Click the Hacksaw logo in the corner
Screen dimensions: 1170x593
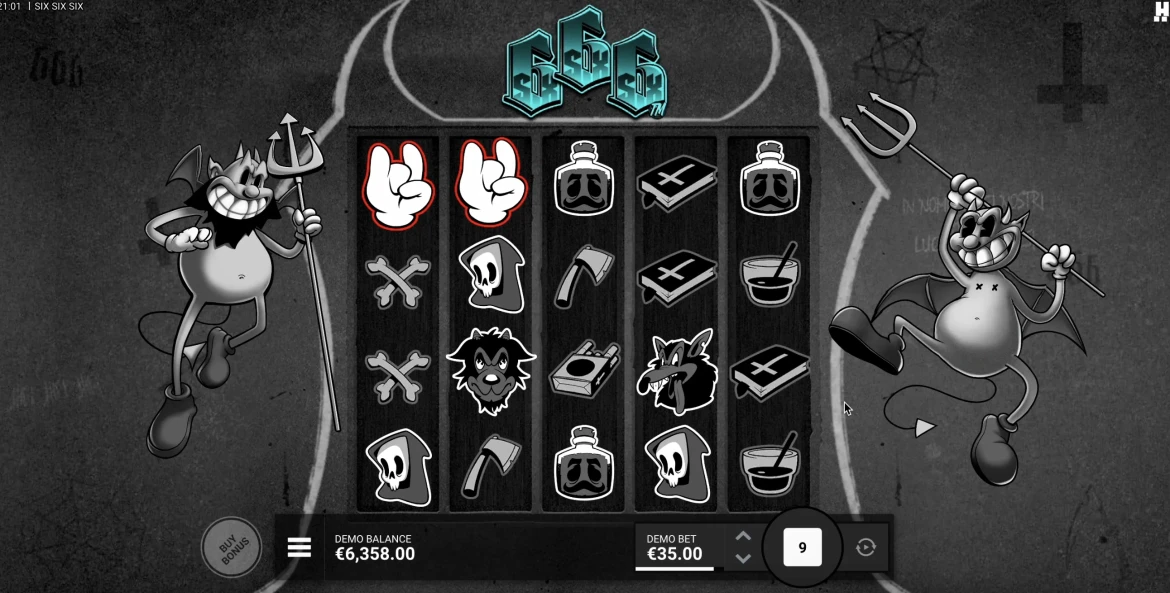click(x=1160, y=11)
